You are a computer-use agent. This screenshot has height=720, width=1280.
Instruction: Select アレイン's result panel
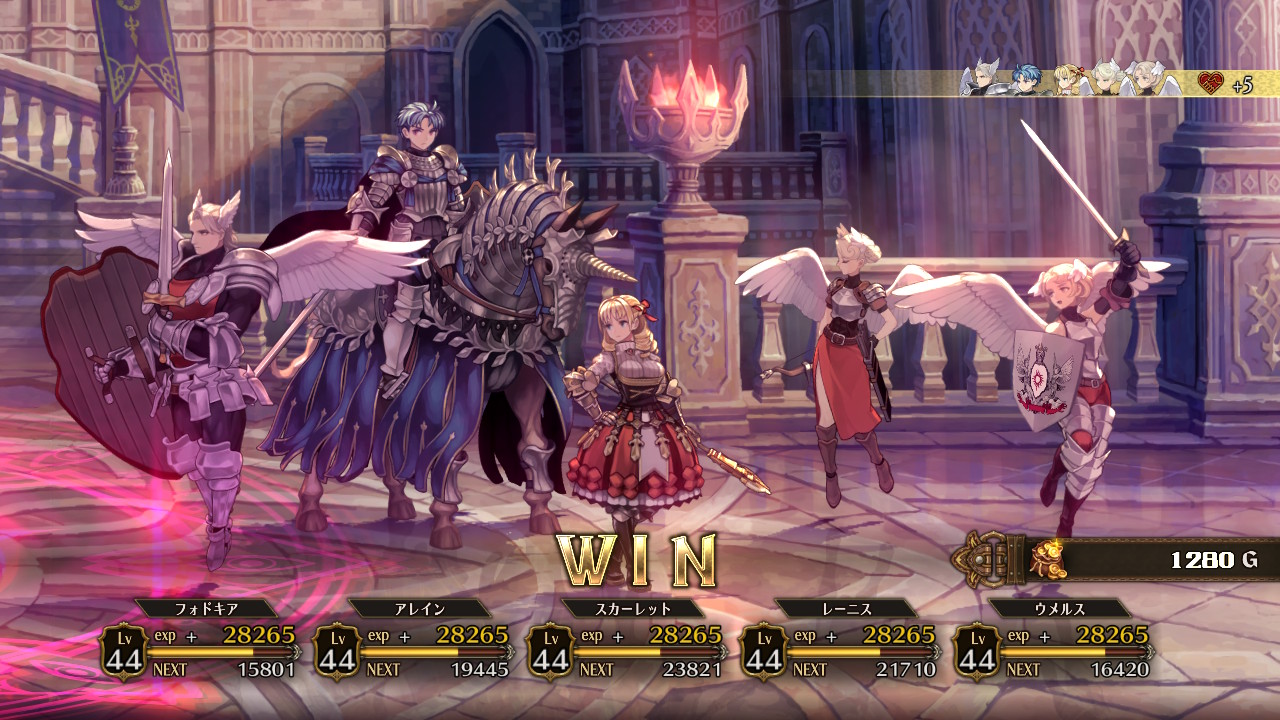413,642
